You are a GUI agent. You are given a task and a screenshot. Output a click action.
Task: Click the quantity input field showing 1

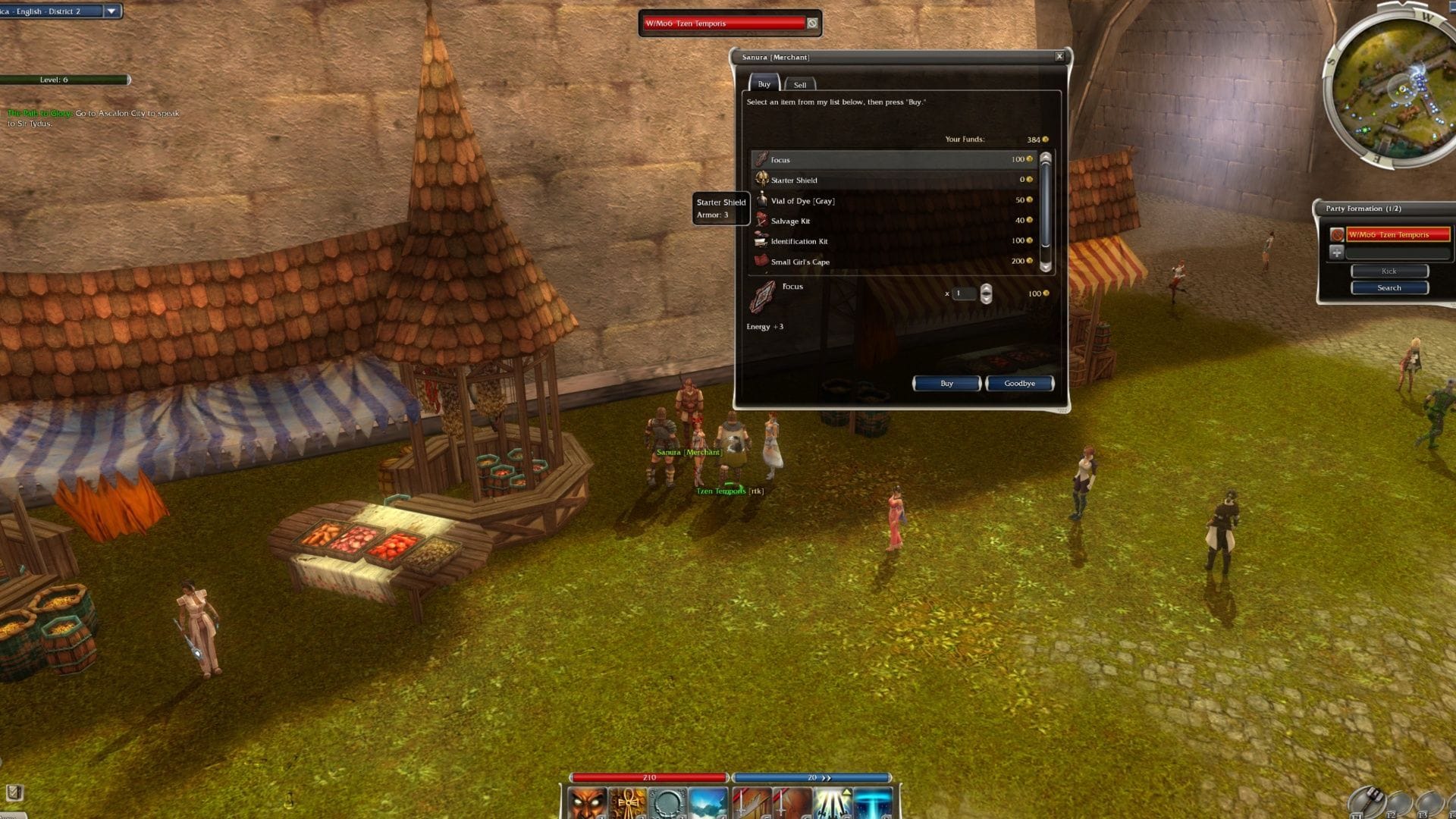[964, 294]
